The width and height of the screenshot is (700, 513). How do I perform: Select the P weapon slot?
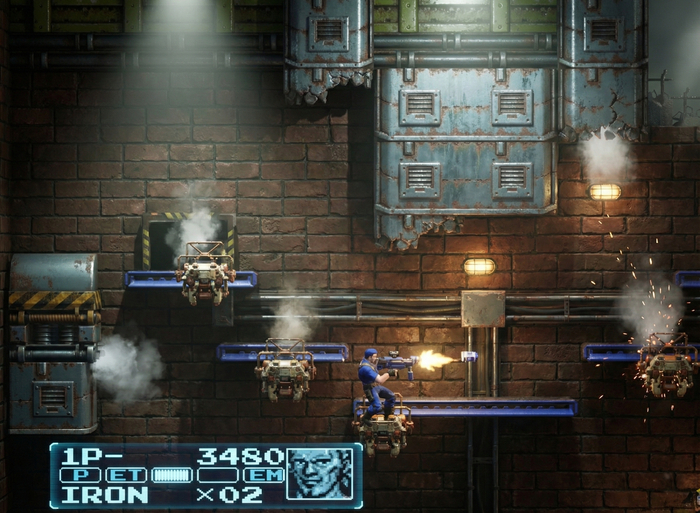[79, 475]
